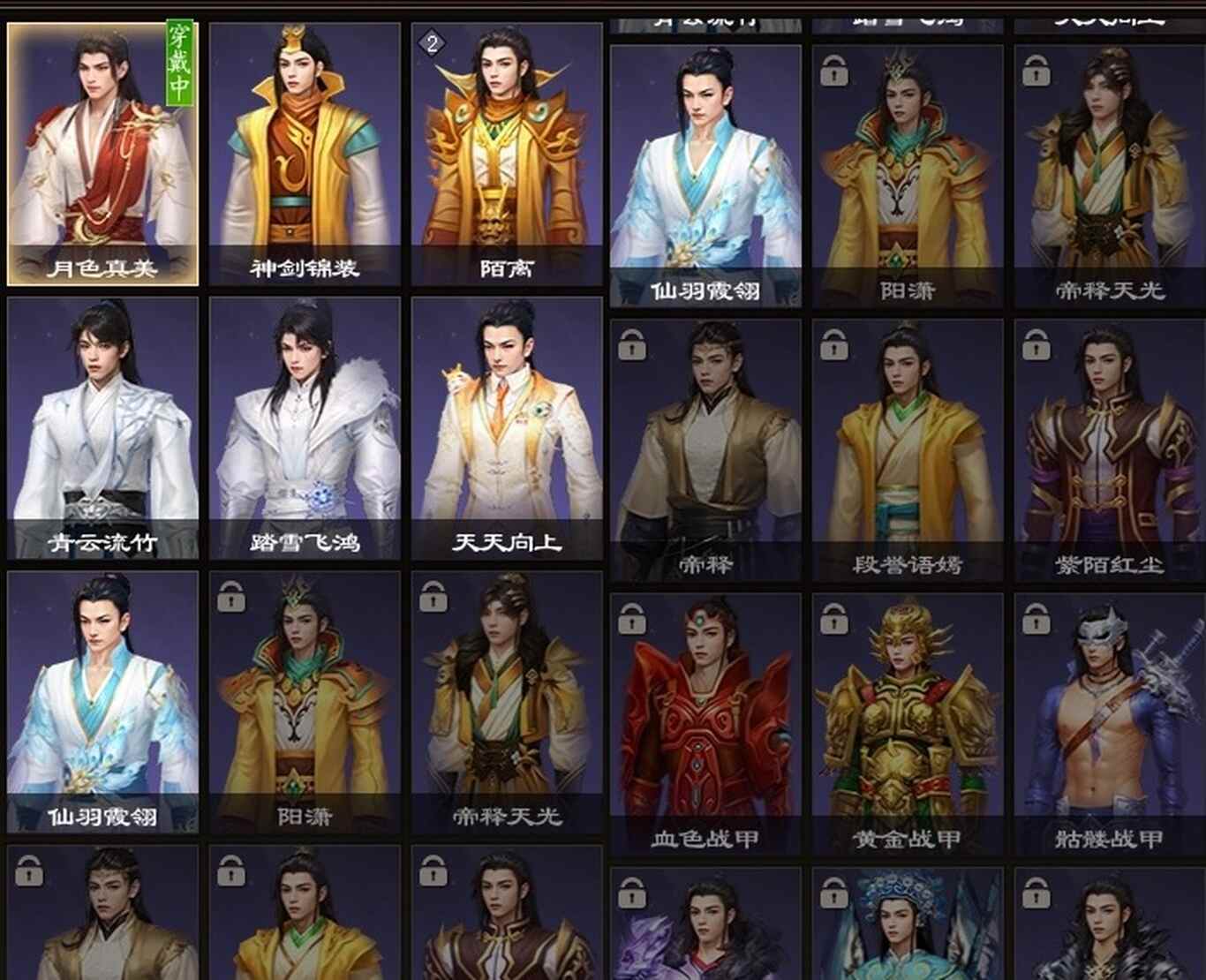Choose the 踏雪飞鸿 fur-collared costume
The height and width of the screenshot is (980, 1206).
[x=305, y=428]
